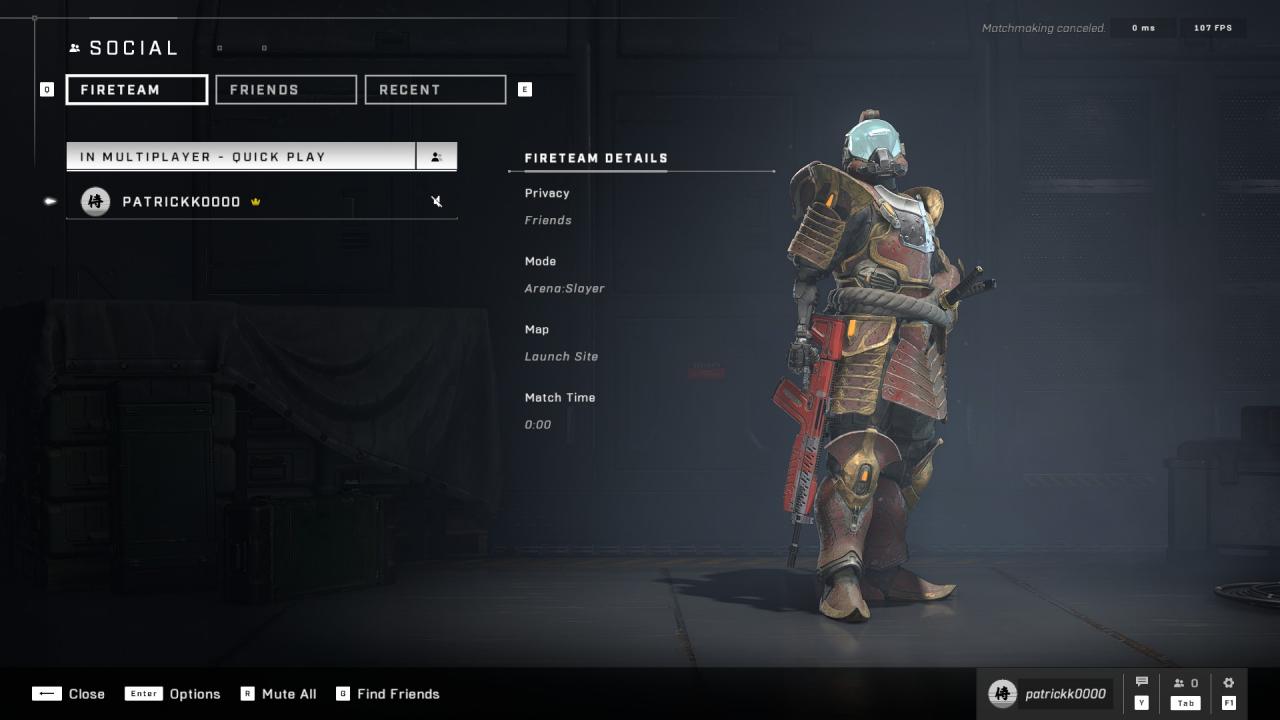This screenshot has height=720, width=1280.
Task: Click the invite player icon beside Quick Play
Action: coord(437,157)
